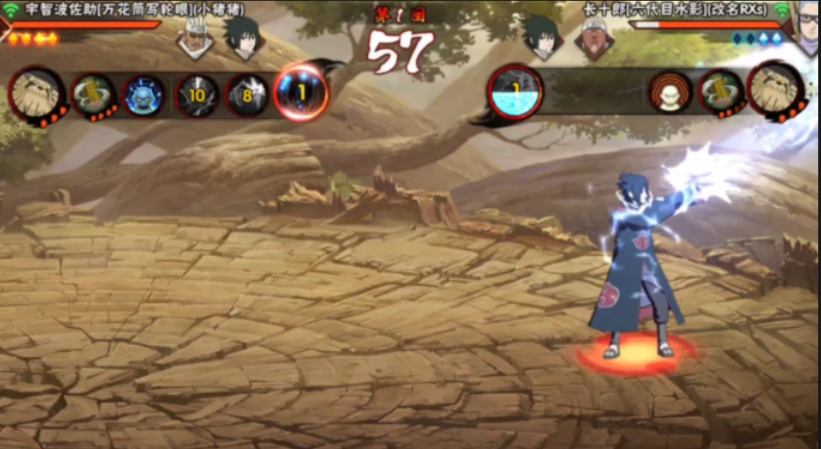Use the scroll icon beside the Susanoo skill
The width and height of the screenshot is (821, 449).
(93, 95)
